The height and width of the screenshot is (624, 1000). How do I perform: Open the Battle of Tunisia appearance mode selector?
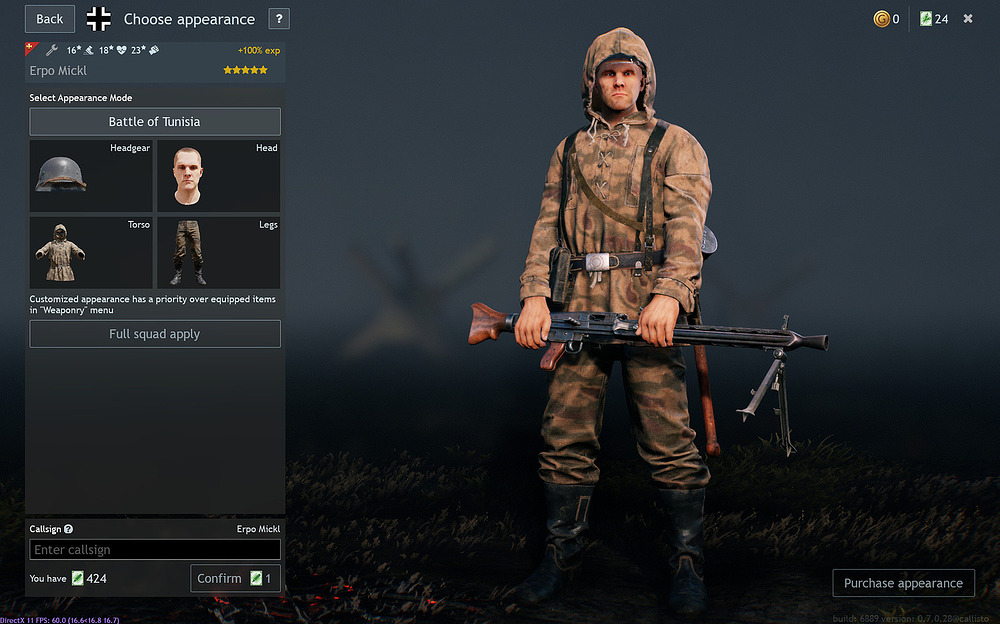click(x=154, y=122)
